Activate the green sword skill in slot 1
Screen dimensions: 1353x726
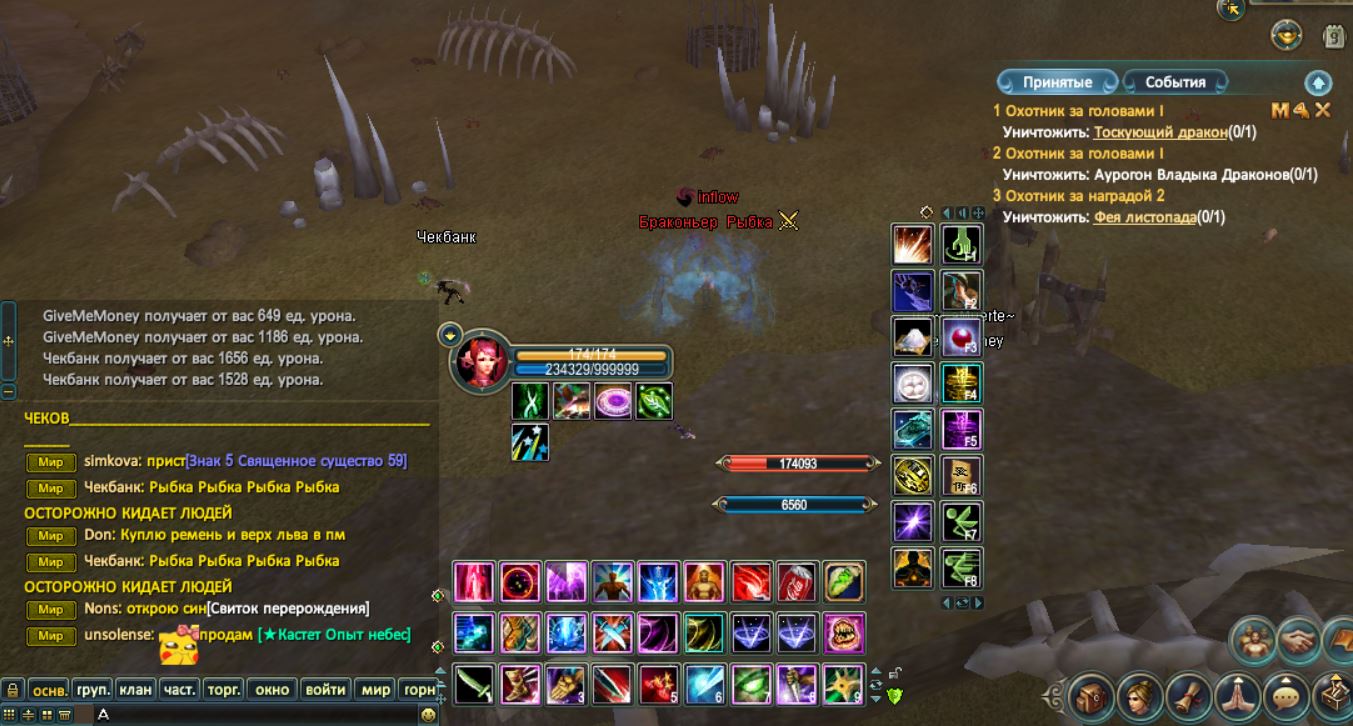click(474, 685)
